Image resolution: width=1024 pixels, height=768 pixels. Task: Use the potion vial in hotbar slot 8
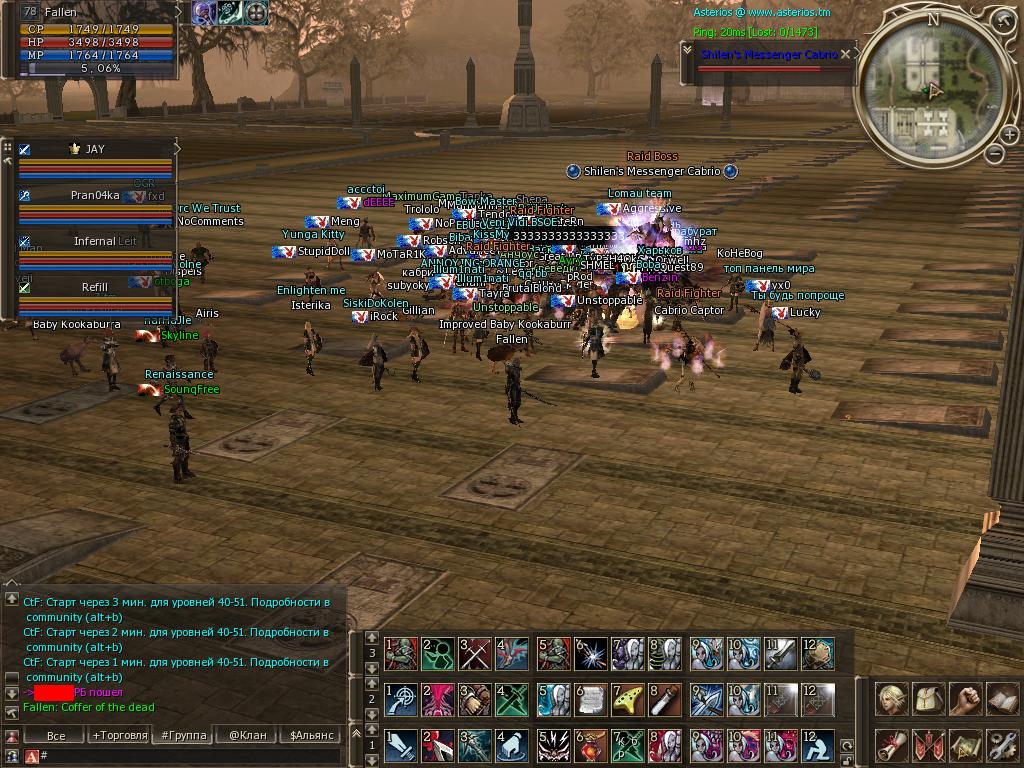[x=664, y=699]
